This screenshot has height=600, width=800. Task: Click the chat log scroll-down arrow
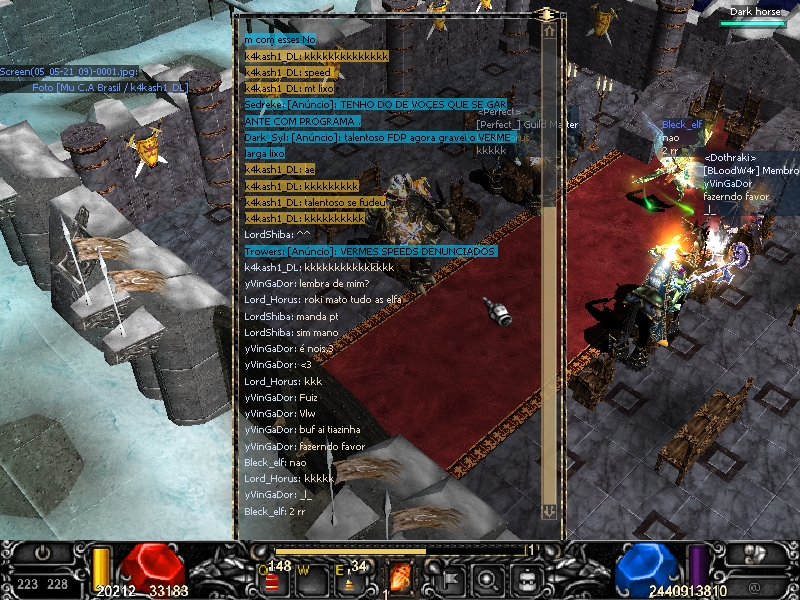click(549, 511)
